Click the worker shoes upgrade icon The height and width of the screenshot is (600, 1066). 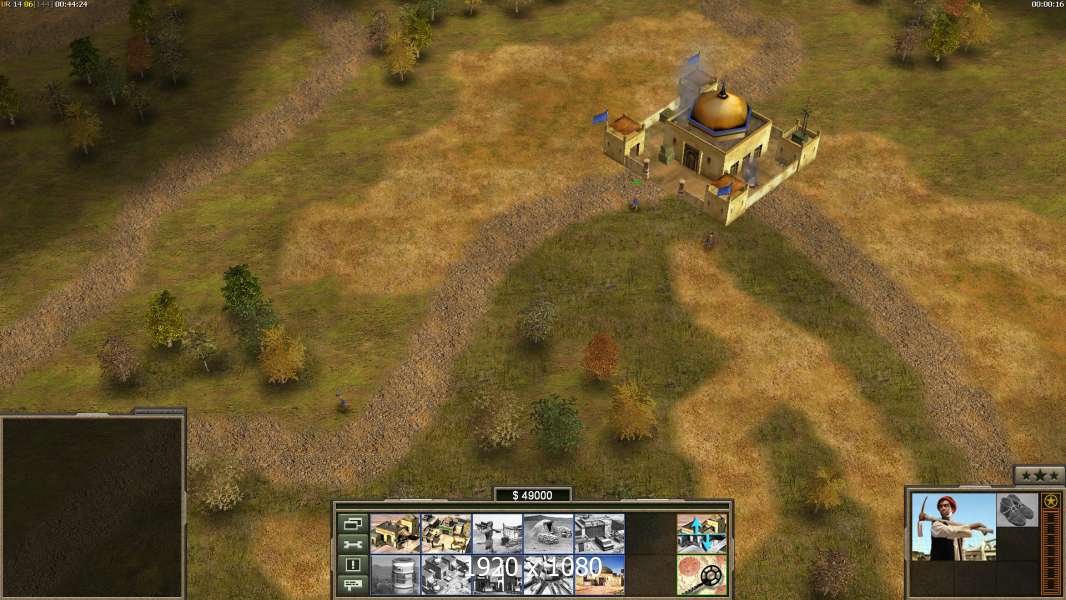(x=1017, y=508)
